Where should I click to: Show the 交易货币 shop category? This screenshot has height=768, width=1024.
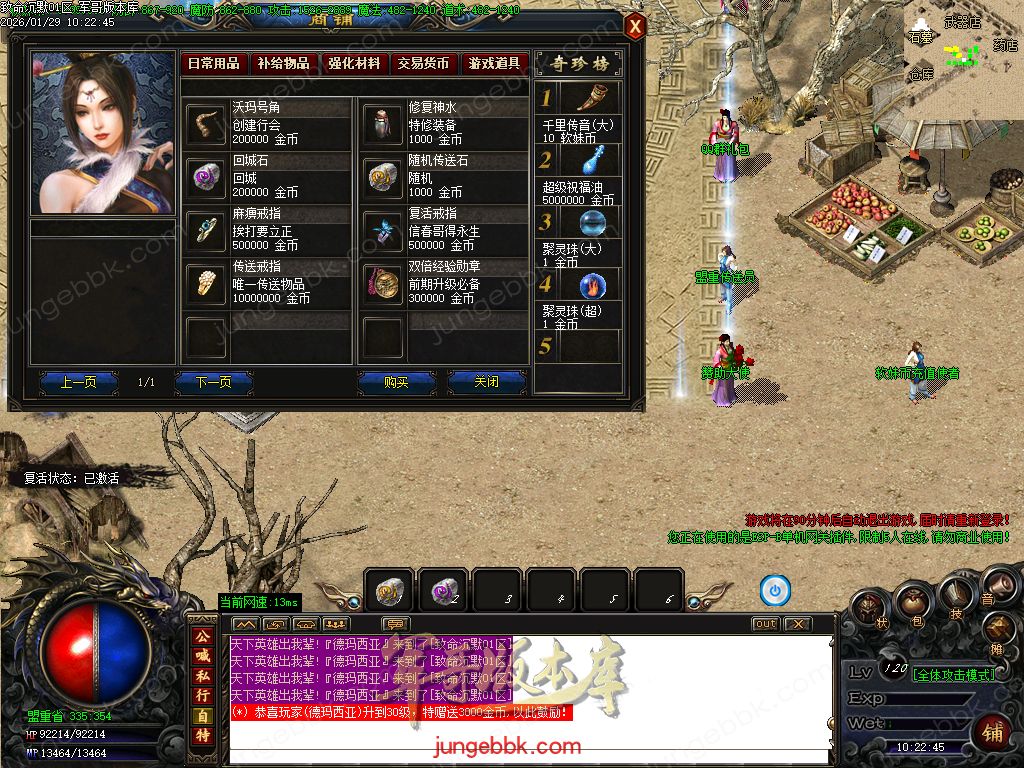coord(424,63)
